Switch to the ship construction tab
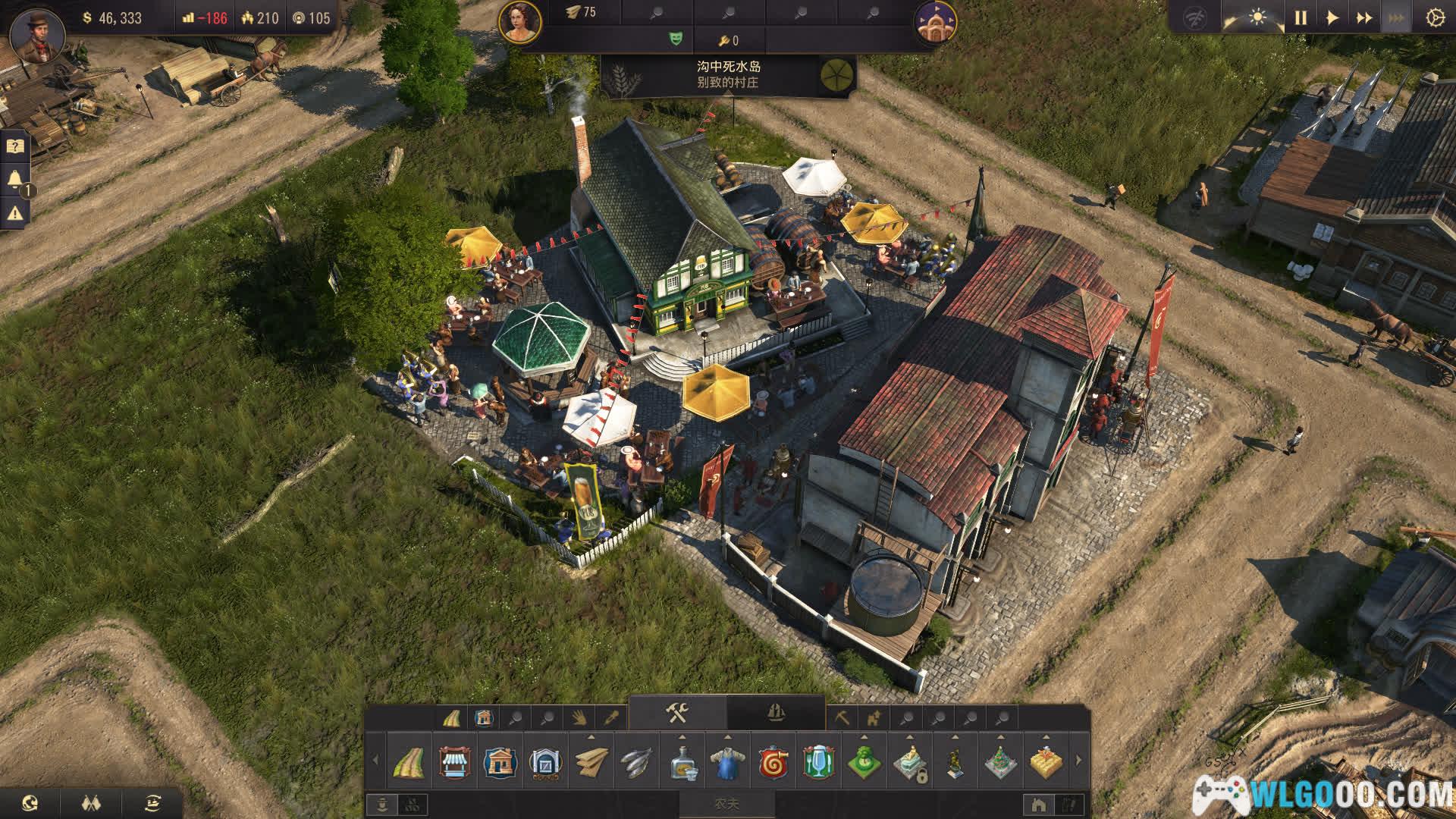 [x=776, y=713]
